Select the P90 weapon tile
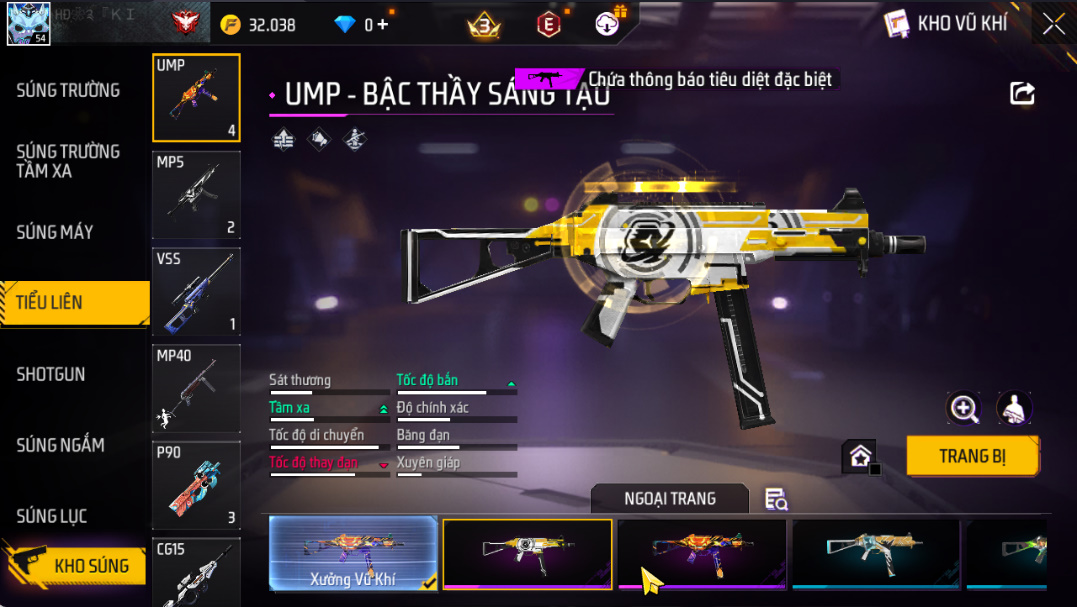The height and width of the screenshot is (607, 1077). tap(196, 485)
